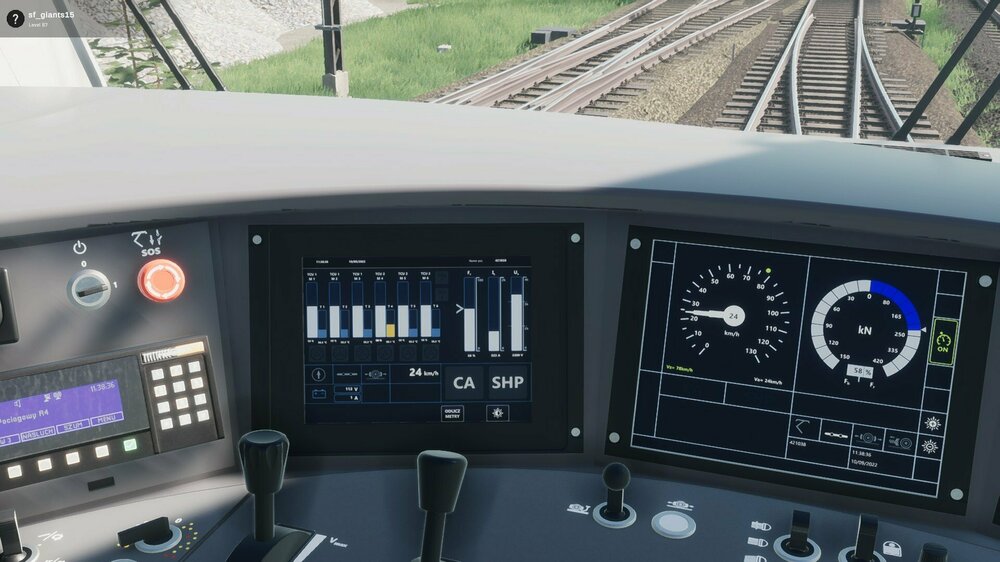
Task: Toggle the green cruise control ON indicator
Action: (942, 341)
